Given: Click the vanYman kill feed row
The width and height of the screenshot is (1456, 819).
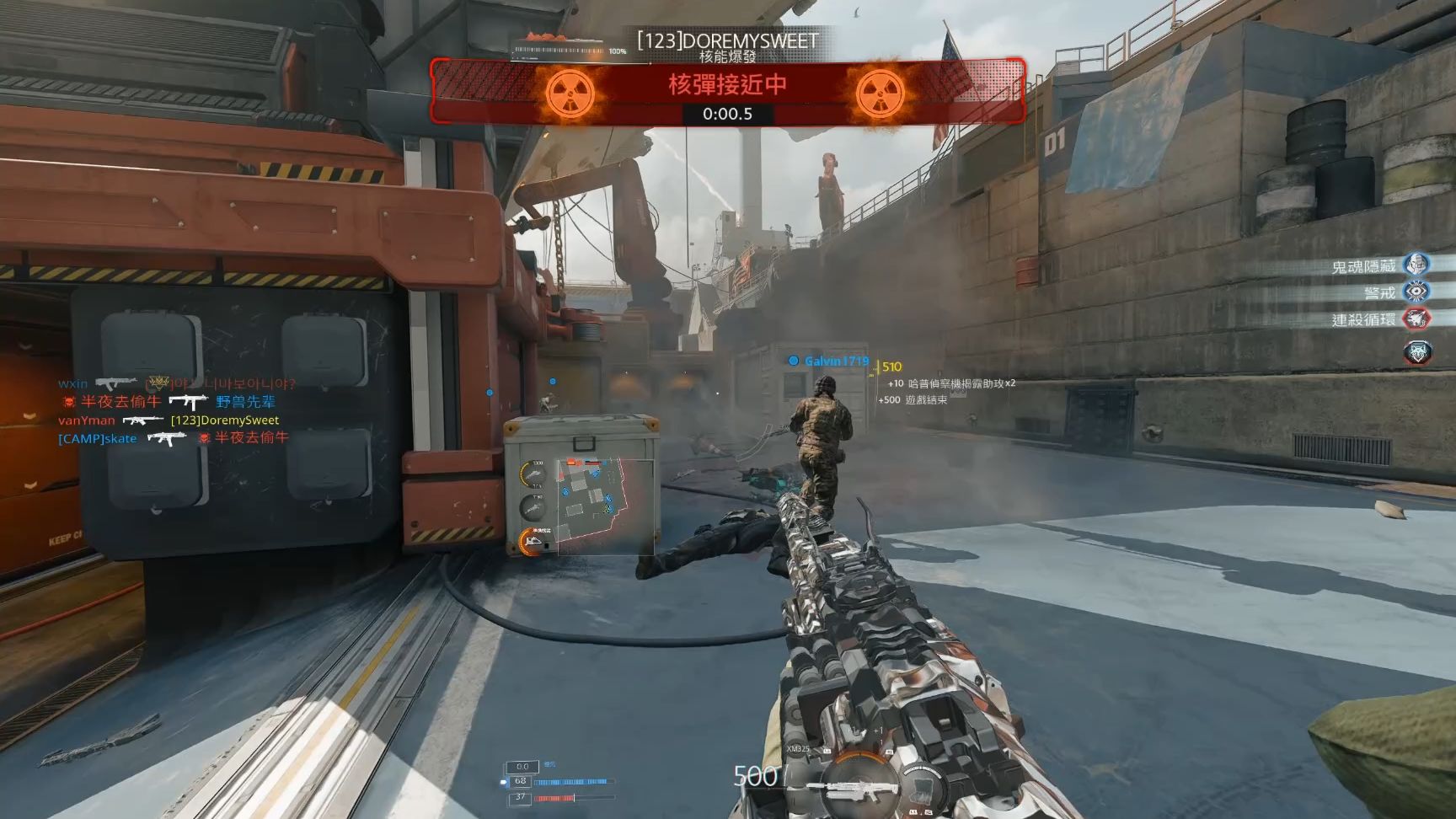Looking at the screenshot, I should 169,420.
